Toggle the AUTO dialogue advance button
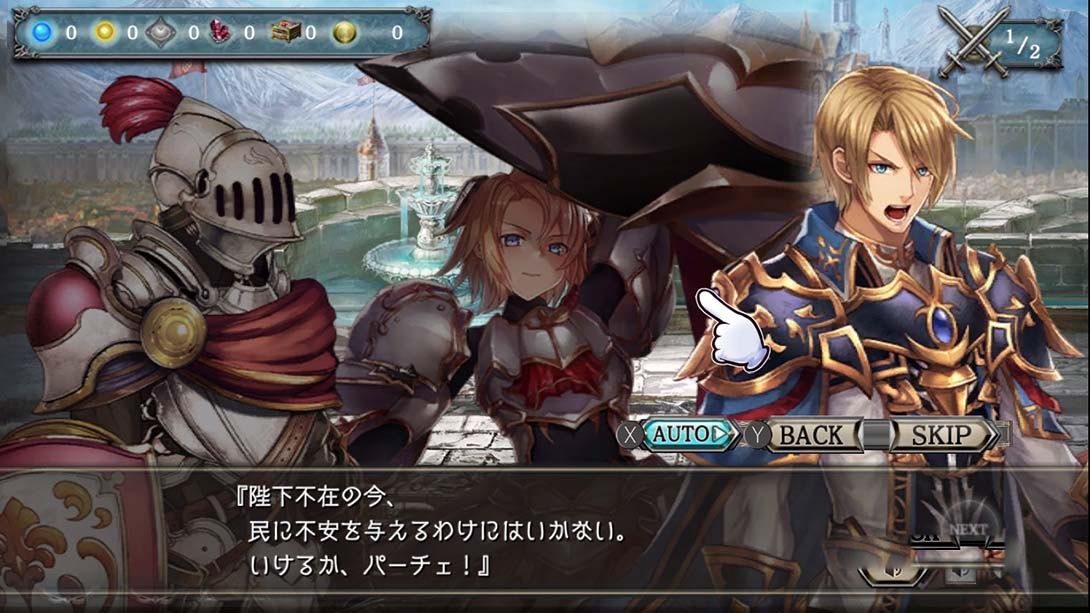Image resolution: width=1090 pixels, height=613 pixels. 690,435
